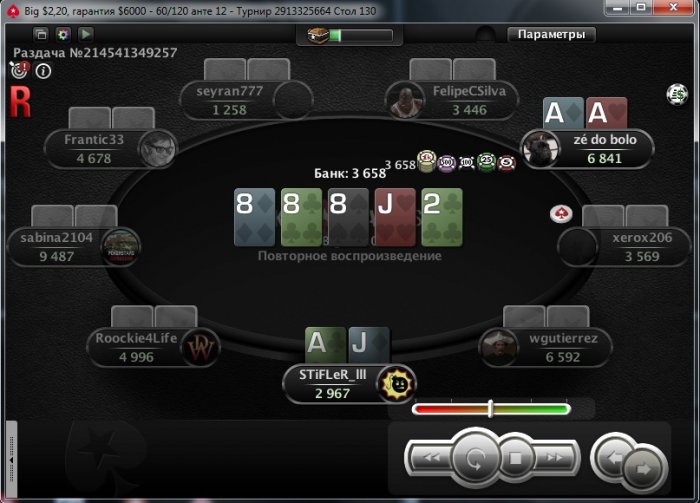Rewind the hand replay
Image resolution: width=700 pixels, height=503 pixels.
pyautogui.click(x=431, y=459)
